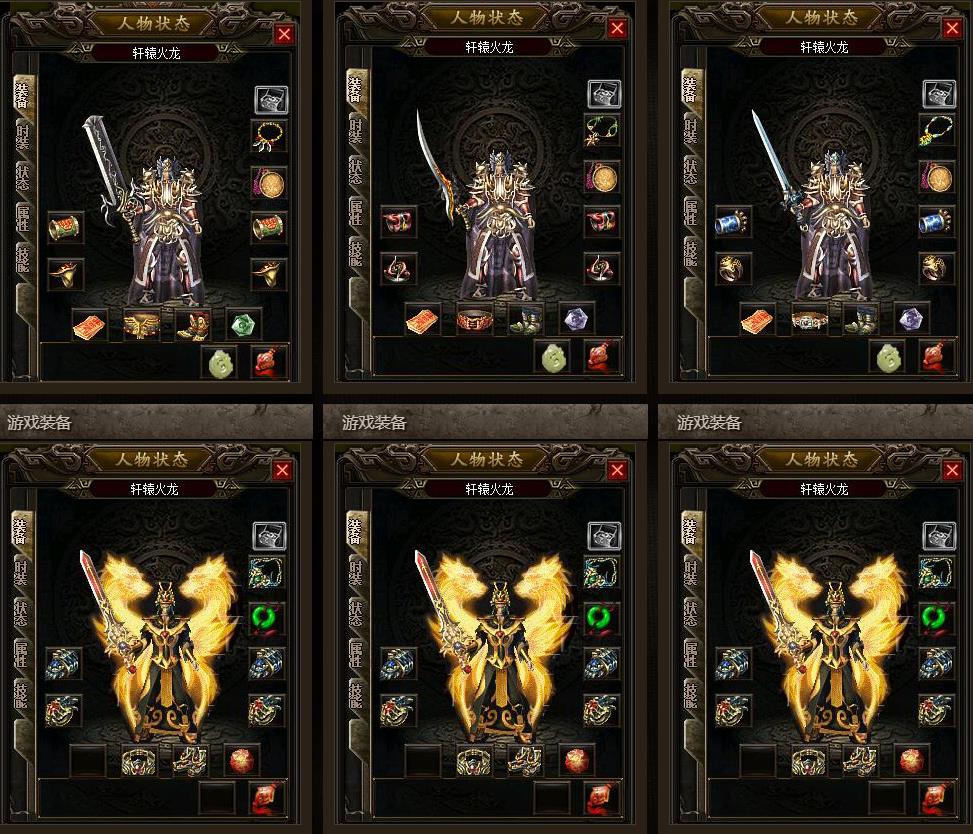This screenshot has height=834, width=973.
Task: Select the green gemstone equipment slot
Action: pyautogui.click(x=244, y=324)
